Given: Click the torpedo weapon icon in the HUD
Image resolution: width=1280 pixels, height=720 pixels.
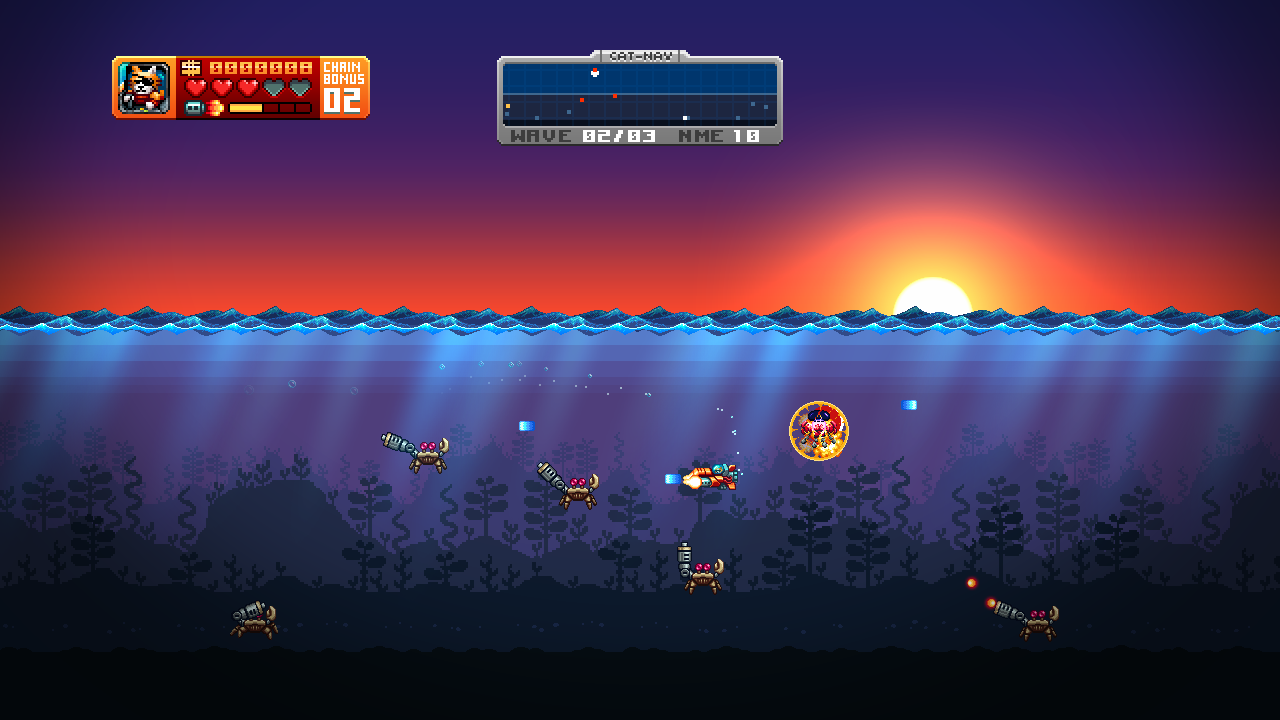Looking at the screenshot, I should [194, 106].
